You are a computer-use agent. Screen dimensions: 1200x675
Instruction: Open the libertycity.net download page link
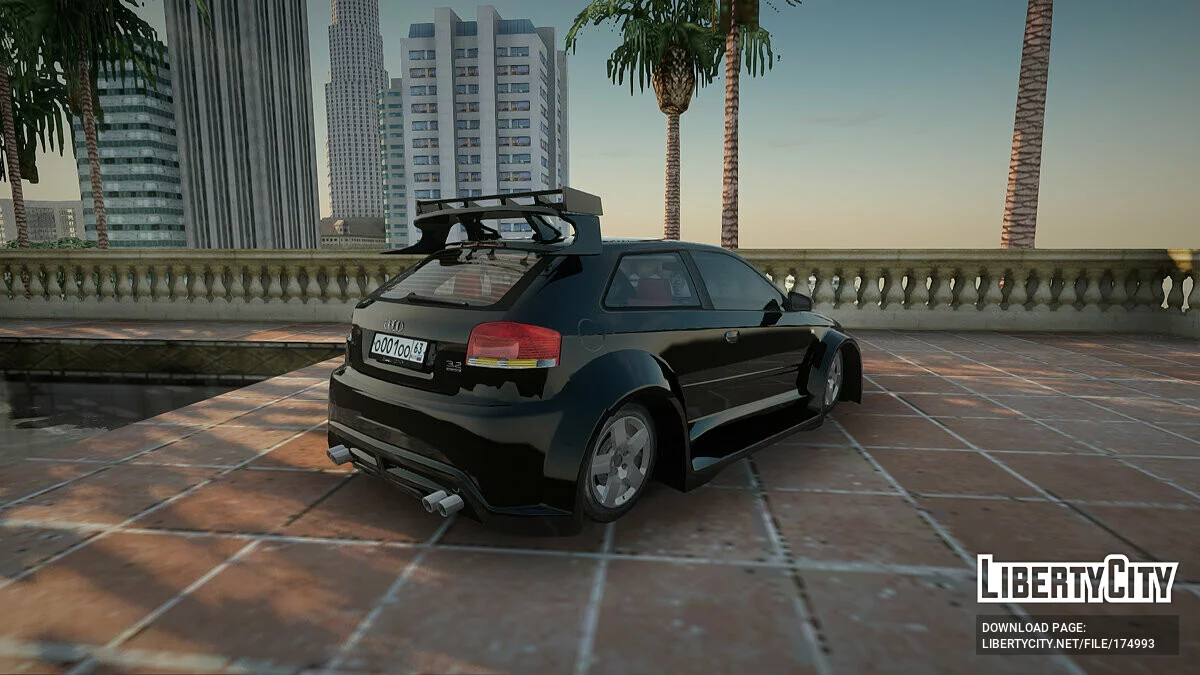(x=1068, y=644)
